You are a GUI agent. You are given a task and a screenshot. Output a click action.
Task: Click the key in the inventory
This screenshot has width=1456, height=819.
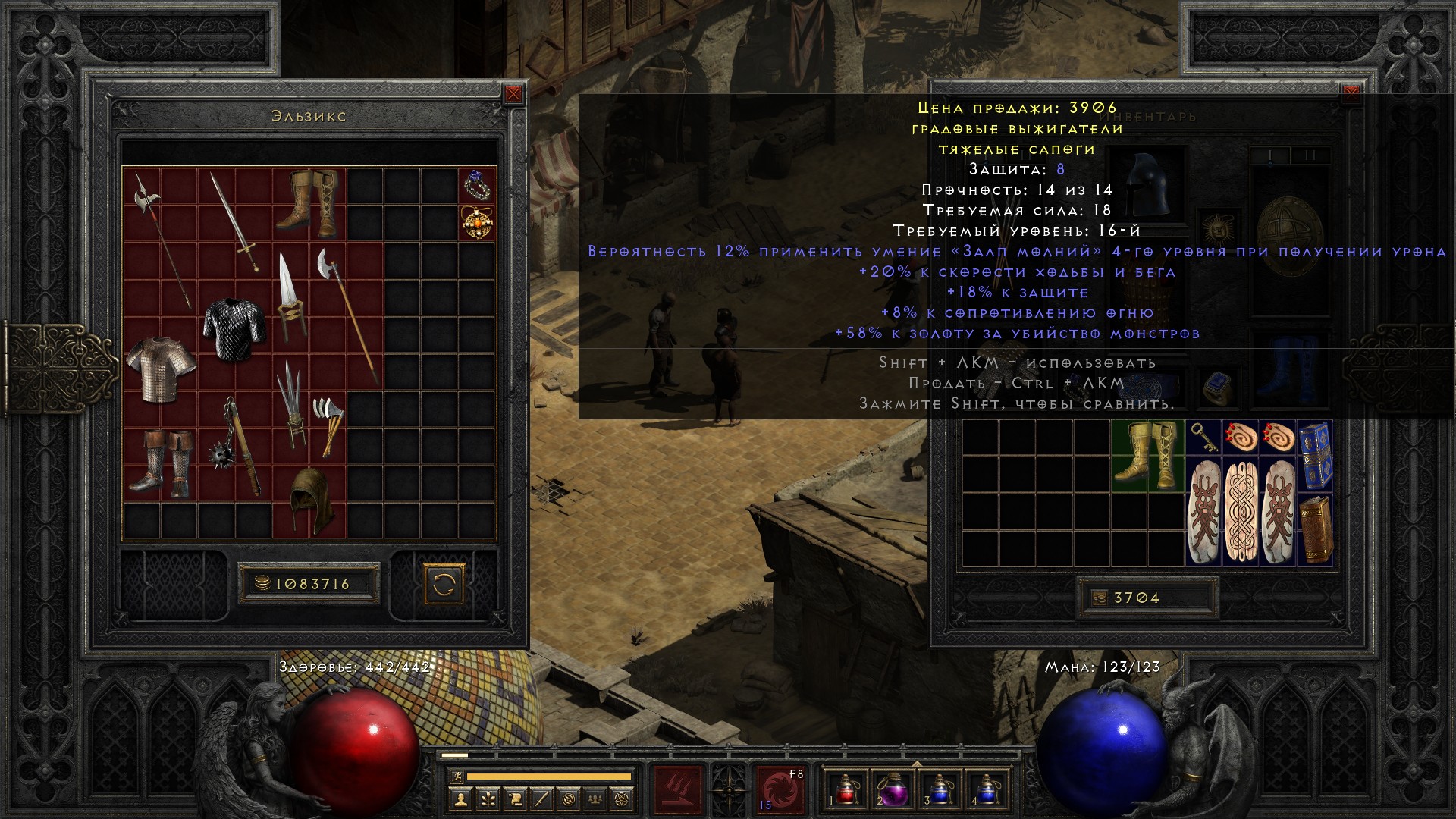click(1204, 438)
